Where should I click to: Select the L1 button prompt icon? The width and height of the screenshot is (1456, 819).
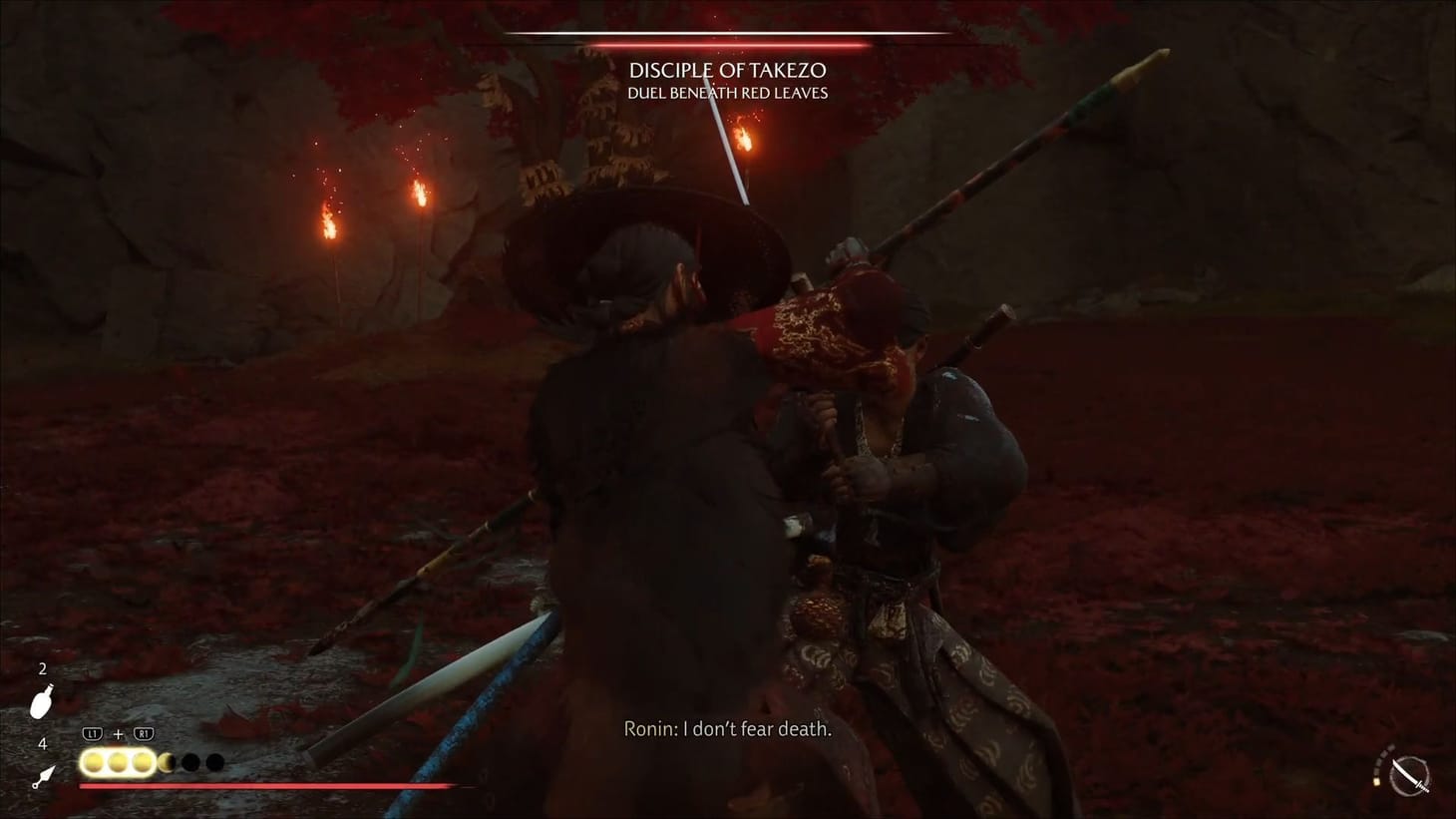(92, 733)
